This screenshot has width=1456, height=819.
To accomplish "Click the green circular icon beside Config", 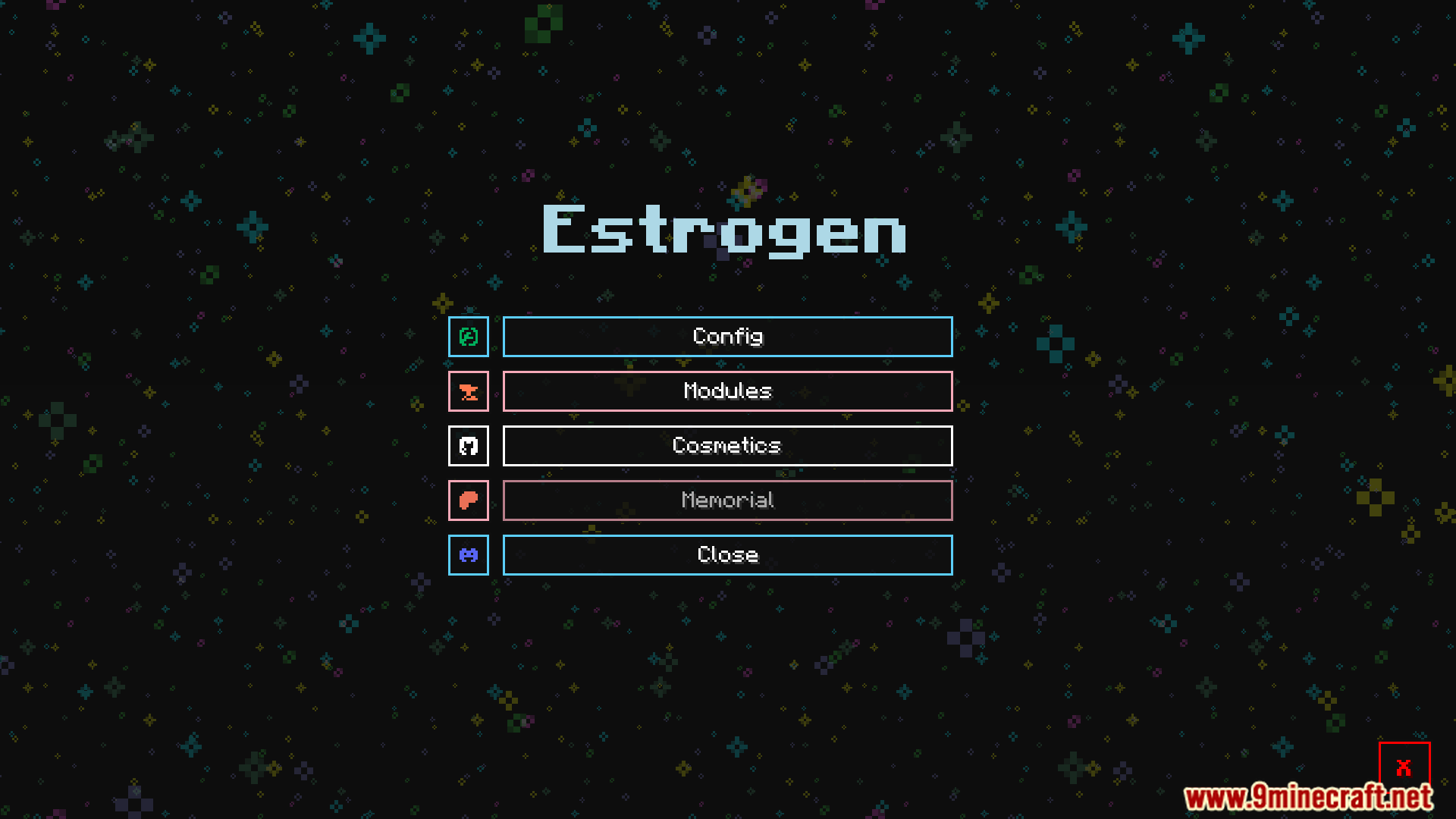I will click(x=468, y=337).
